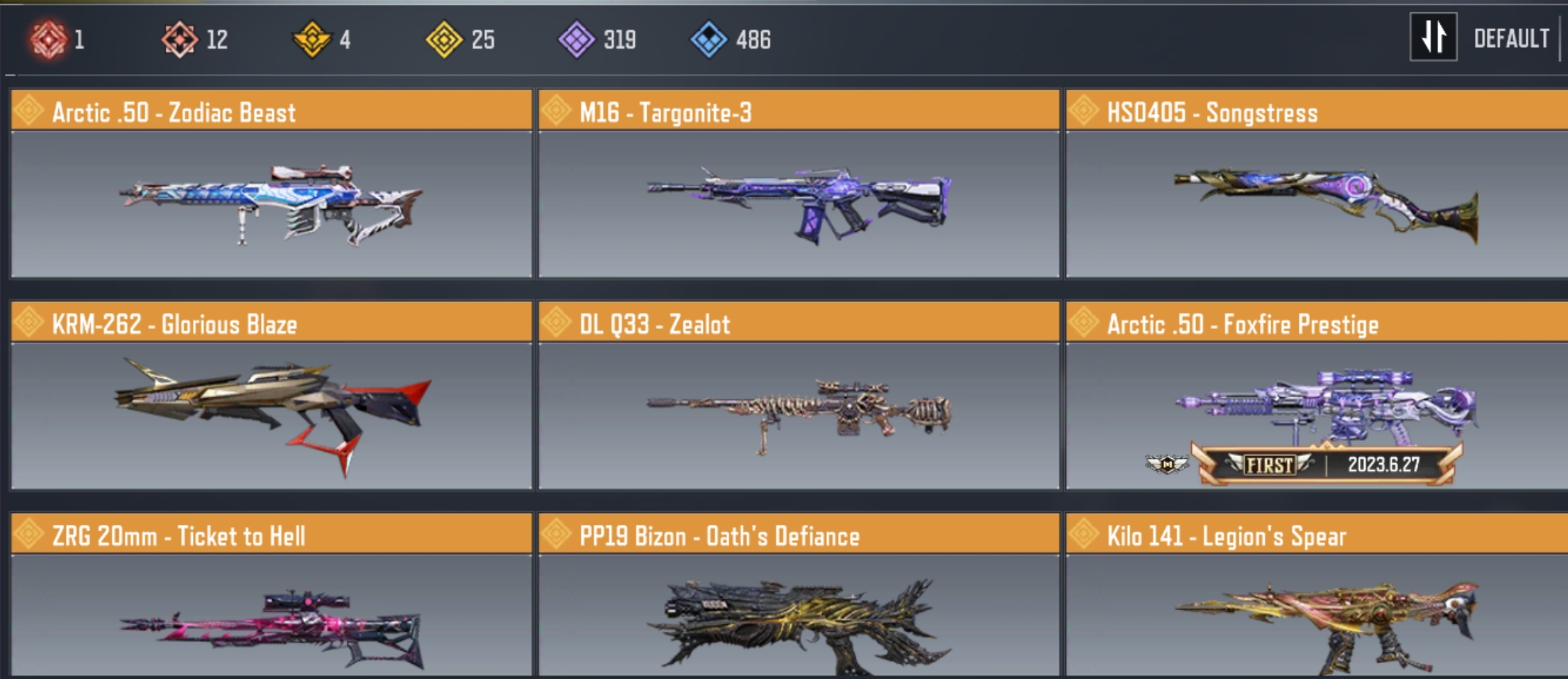This screenshot has height=679, width=1568.
Task: Filter by the glowing red mythic rarity icon
Action: click(49, 39)
